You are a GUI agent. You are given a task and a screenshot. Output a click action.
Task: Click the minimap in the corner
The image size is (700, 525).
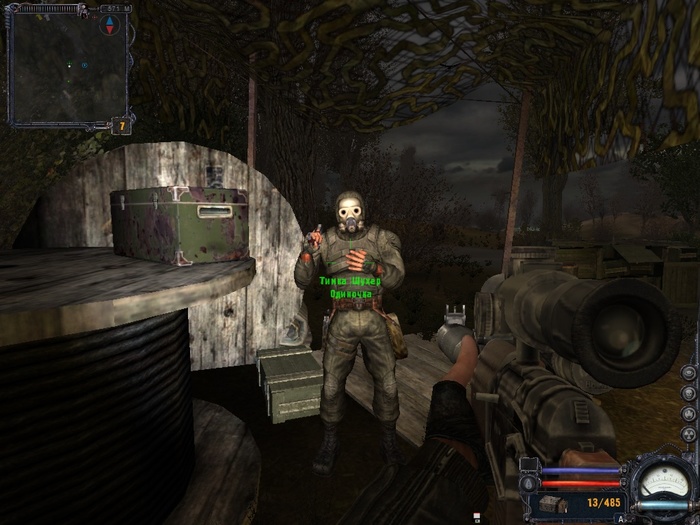[66, 65]
